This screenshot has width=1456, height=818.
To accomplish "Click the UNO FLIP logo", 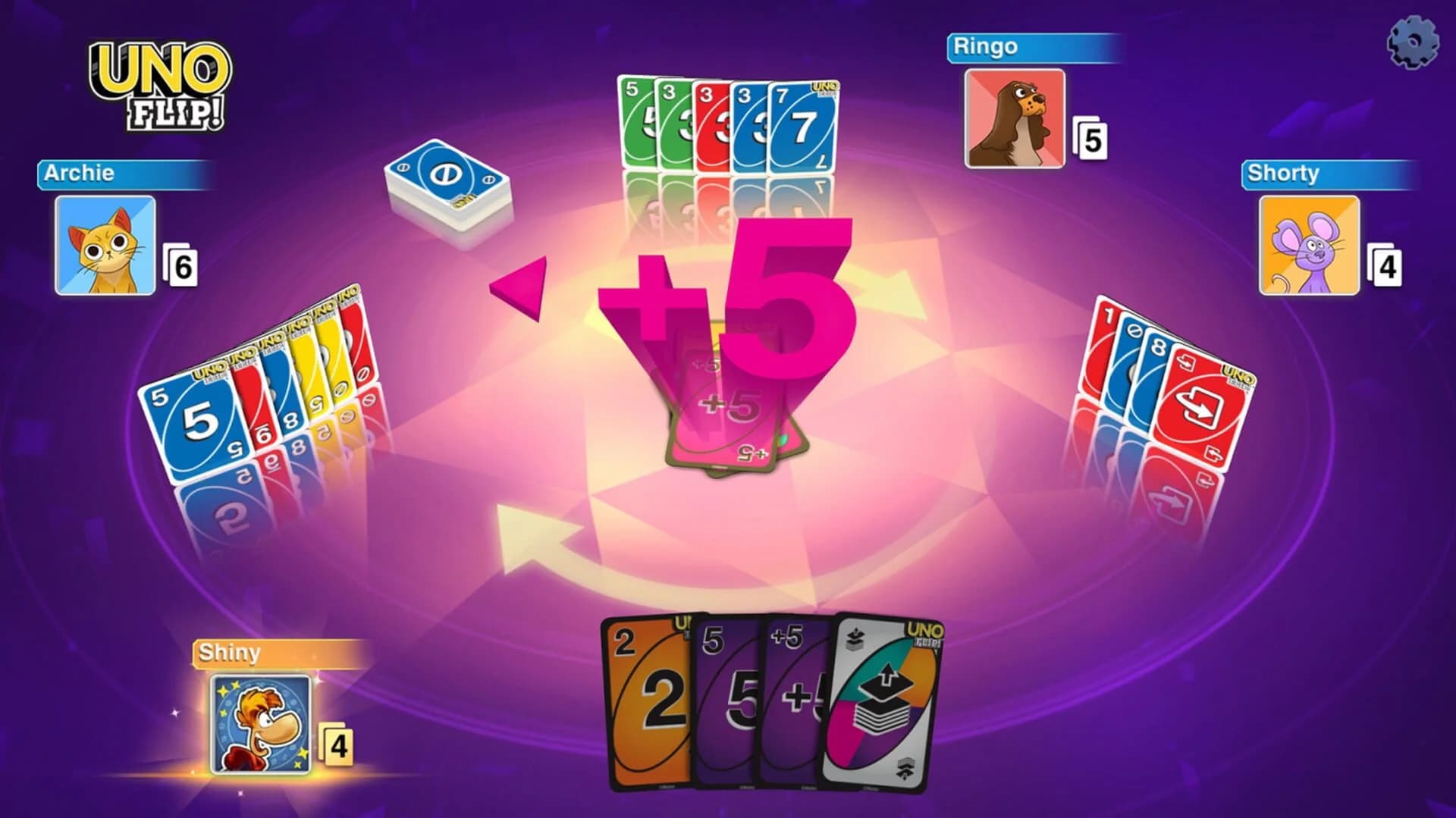I will 159,83.
